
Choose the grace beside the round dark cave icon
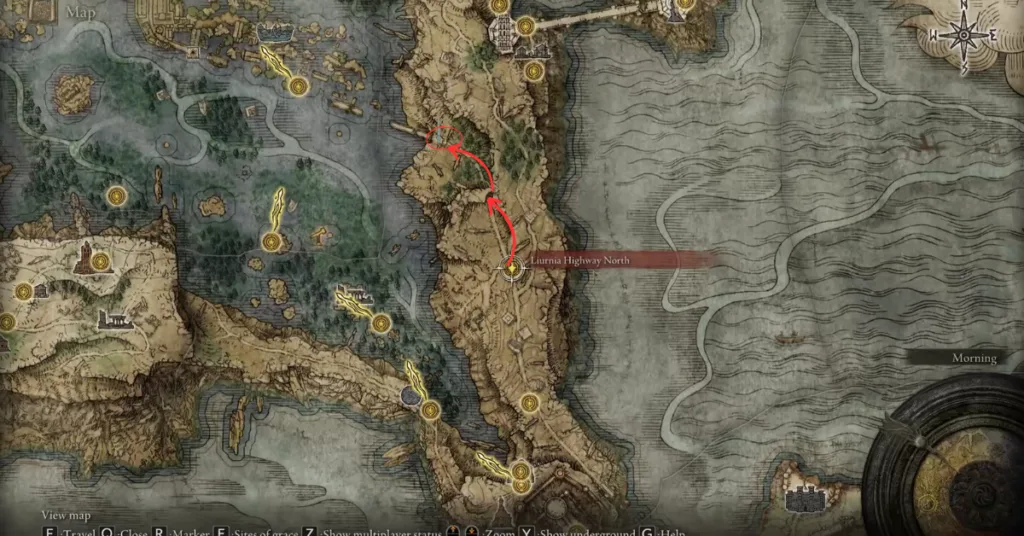point(430,410)
